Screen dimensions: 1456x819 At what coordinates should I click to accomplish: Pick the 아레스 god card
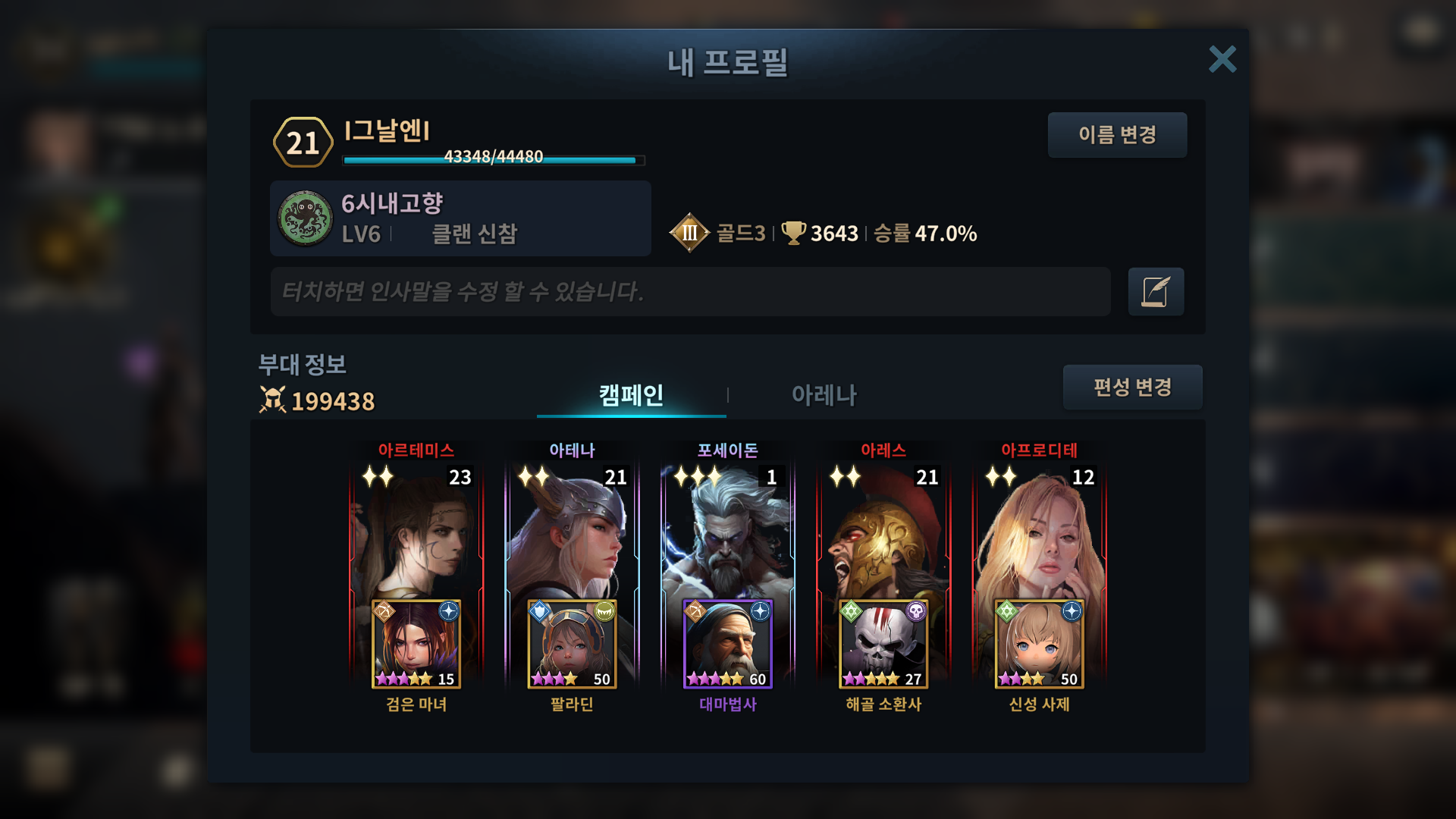(x=883, y=531)
